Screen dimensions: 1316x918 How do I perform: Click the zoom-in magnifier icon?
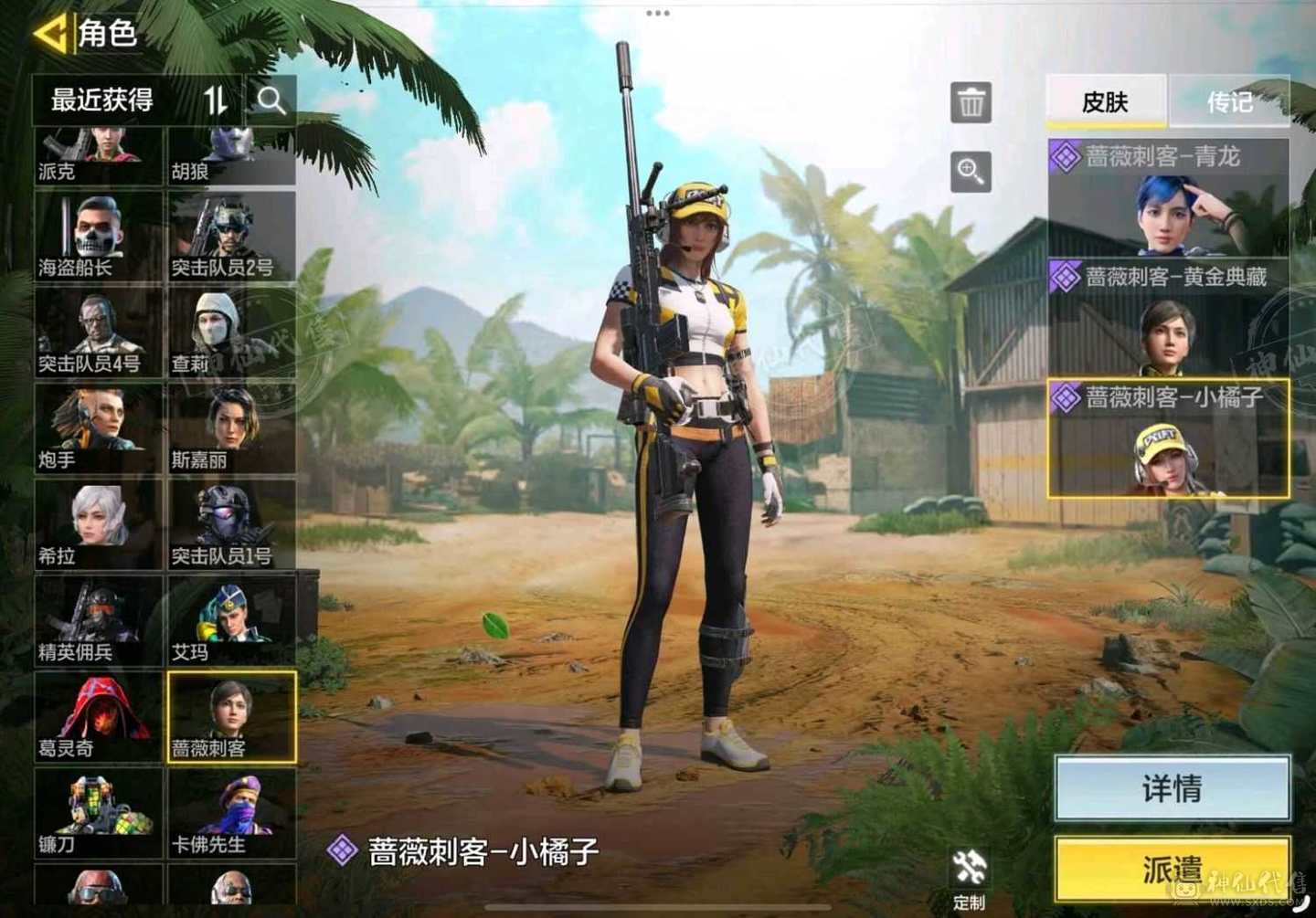(971, 173)
